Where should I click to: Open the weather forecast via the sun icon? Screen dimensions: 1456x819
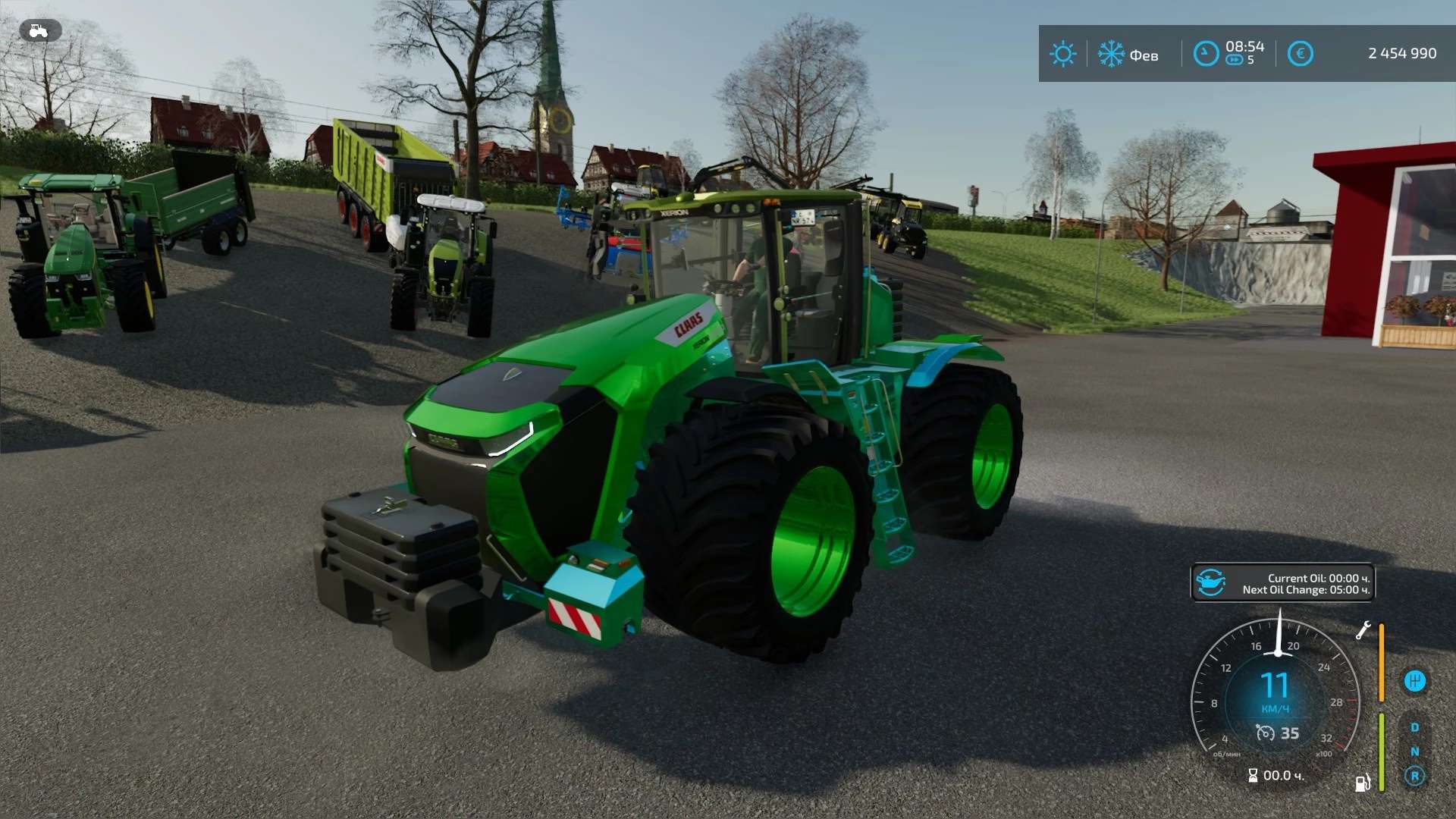(1062, 54)
